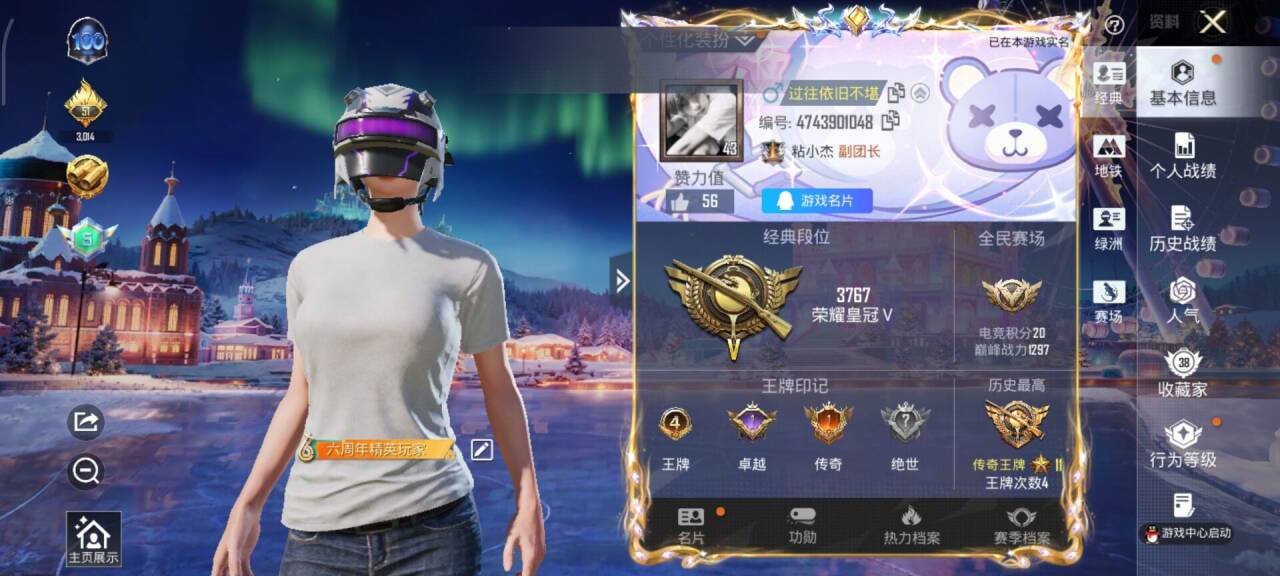Copy the player ID number
This screenshot has width=1280, height=576.
[889, 121]
